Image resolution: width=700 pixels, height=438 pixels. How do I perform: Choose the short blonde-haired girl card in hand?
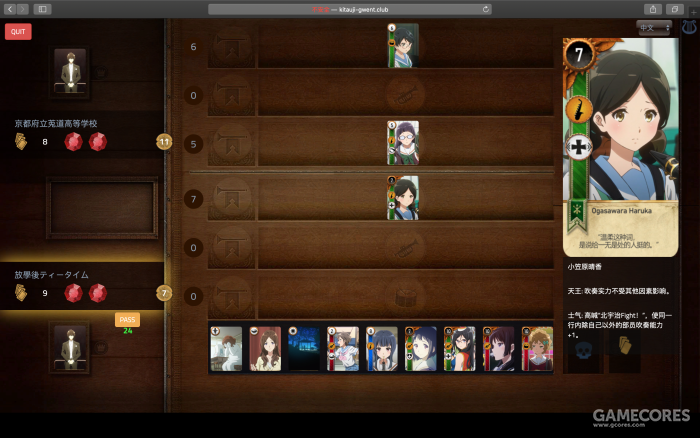coord(538,349)
